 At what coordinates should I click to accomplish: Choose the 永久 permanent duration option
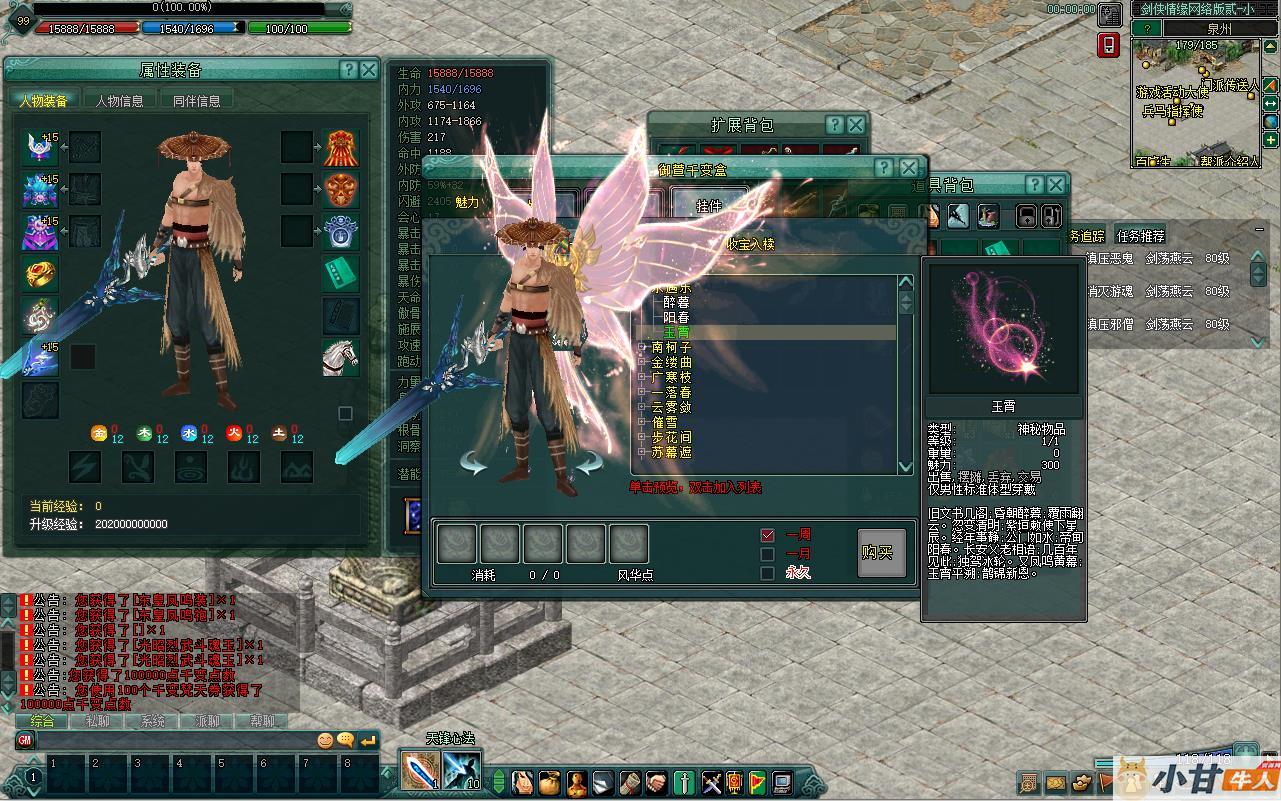pos(768,573)
